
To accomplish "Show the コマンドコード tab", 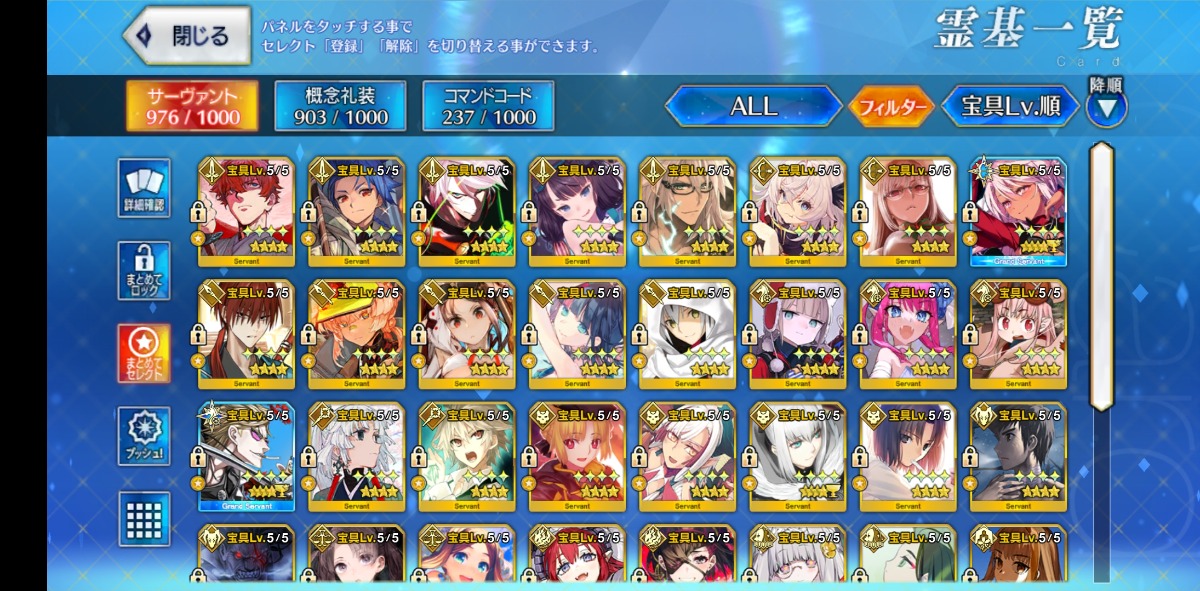I will (487, 106).
